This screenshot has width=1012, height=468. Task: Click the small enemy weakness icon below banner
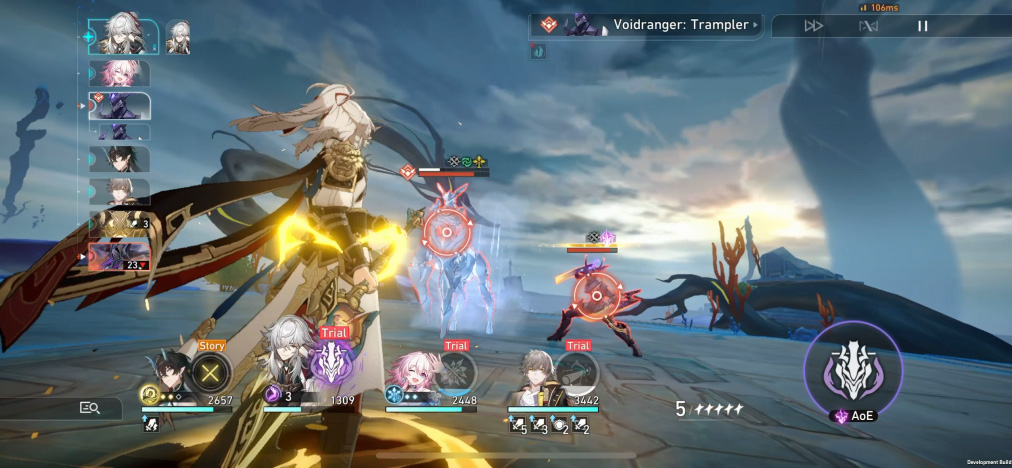coord(538,52)
